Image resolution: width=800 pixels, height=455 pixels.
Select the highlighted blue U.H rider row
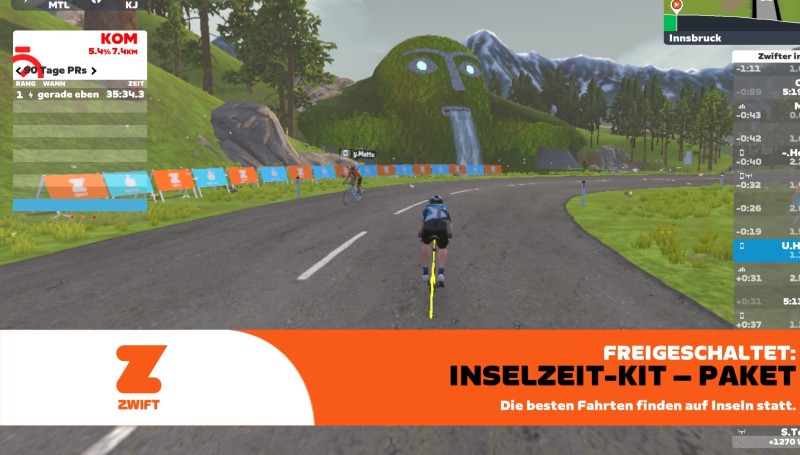tap(766, 250)
